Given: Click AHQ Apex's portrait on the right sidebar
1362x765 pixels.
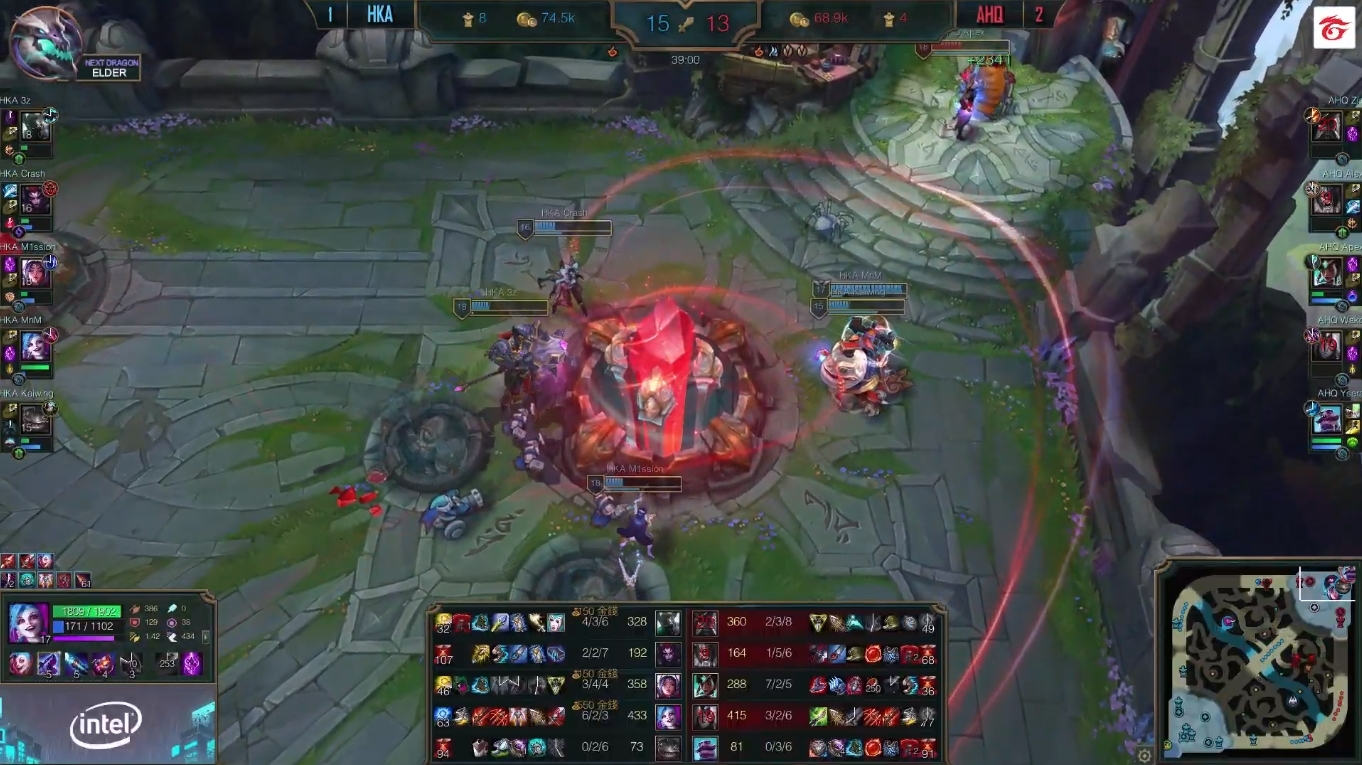Looking at the screenshot, I should coord(1327,273).
